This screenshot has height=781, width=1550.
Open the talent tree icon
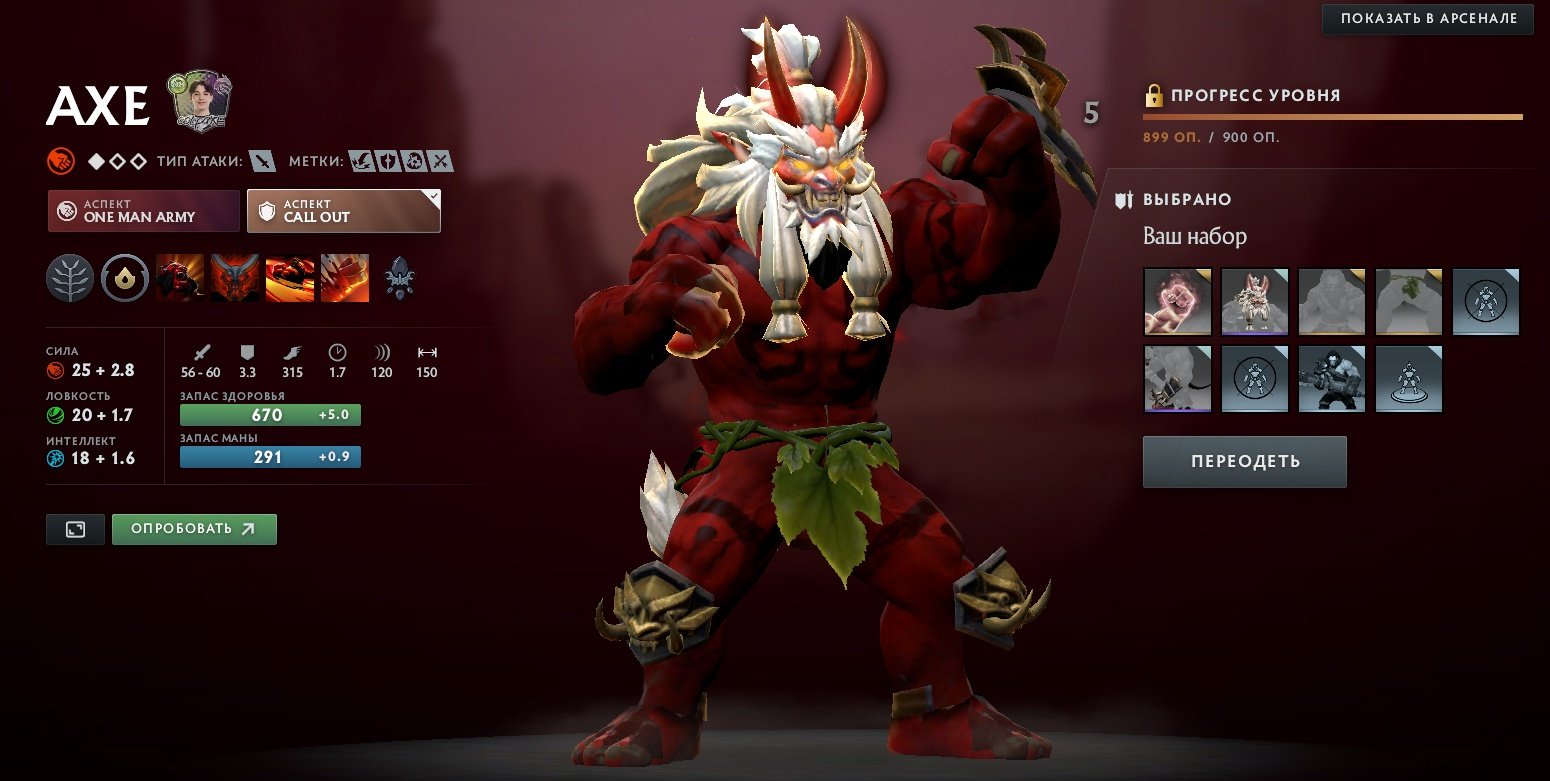(70, 278)
